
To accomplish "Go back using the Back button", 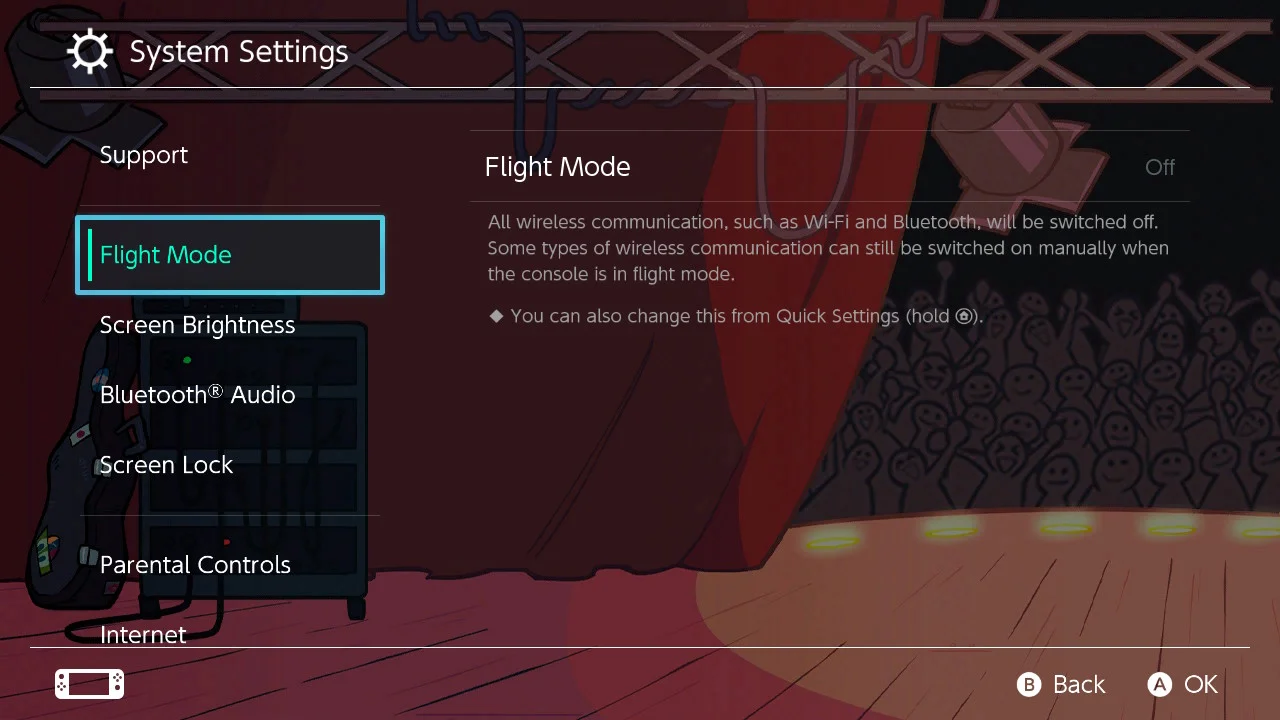I will pyautogui.click(x=1061, y=684).
